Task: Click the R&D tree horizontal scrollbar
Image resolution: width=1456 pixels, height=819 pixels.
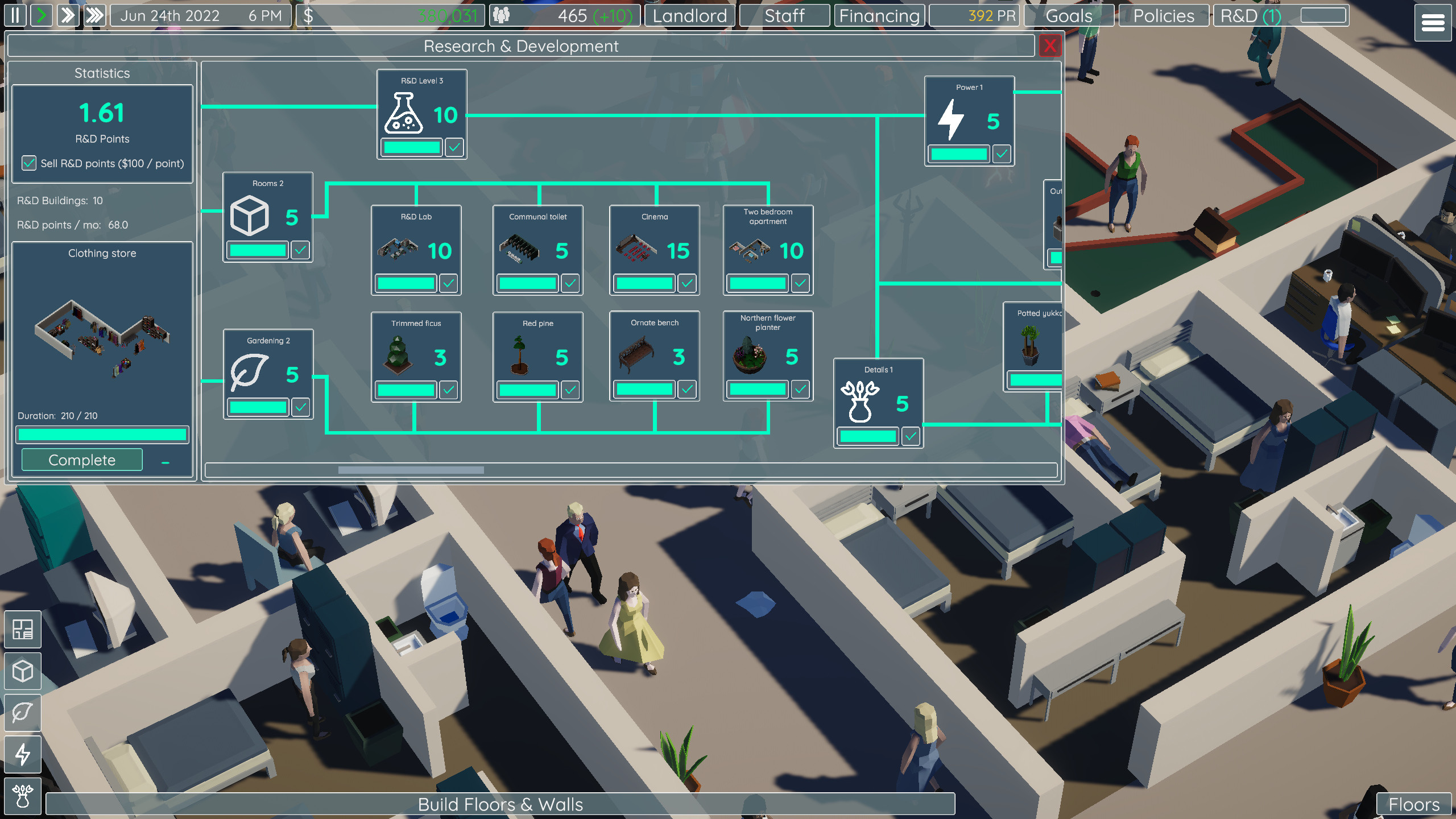Action: click(x=411, y=470)
